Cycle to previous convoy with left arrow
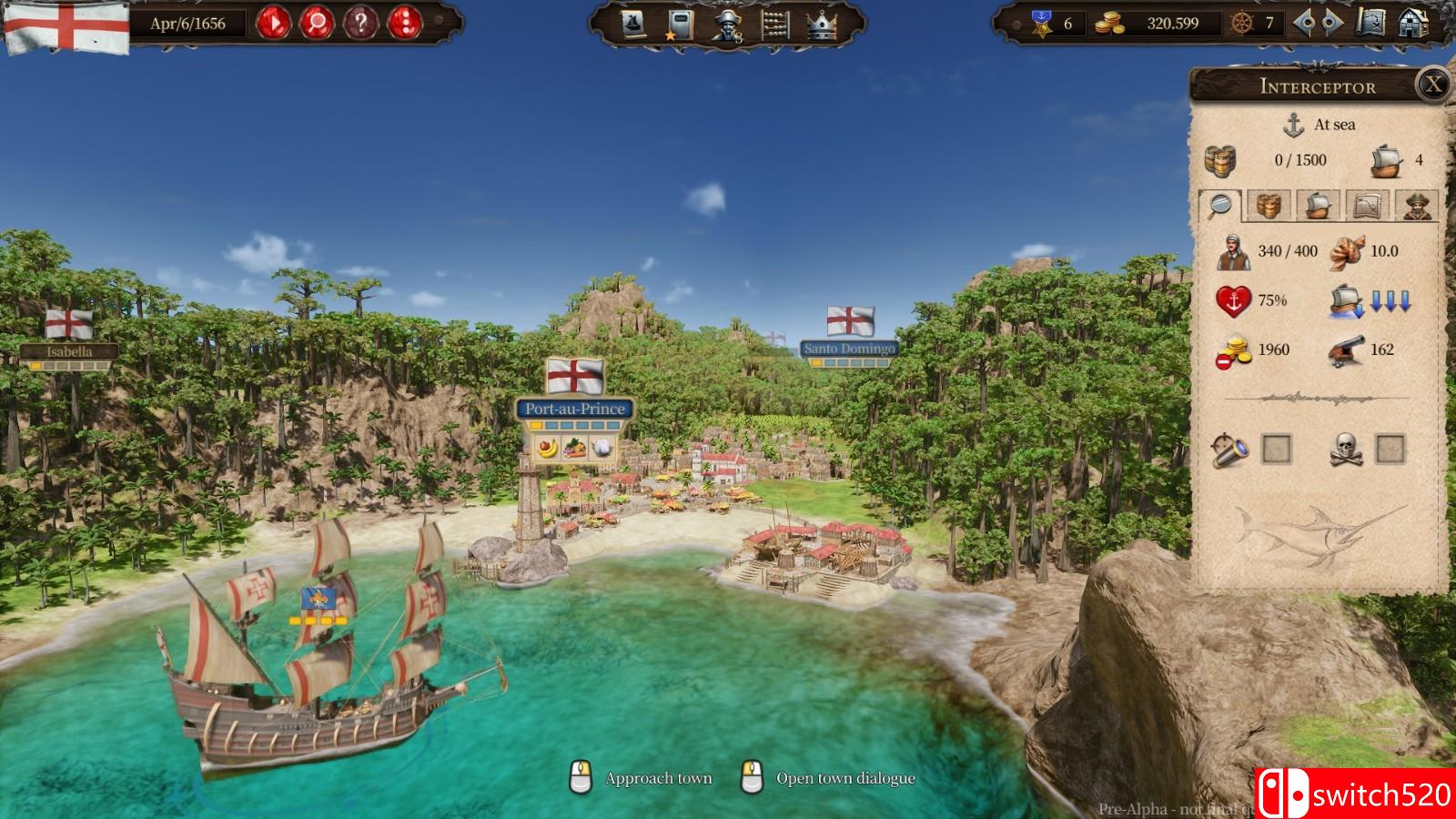 pos(1309,23)
